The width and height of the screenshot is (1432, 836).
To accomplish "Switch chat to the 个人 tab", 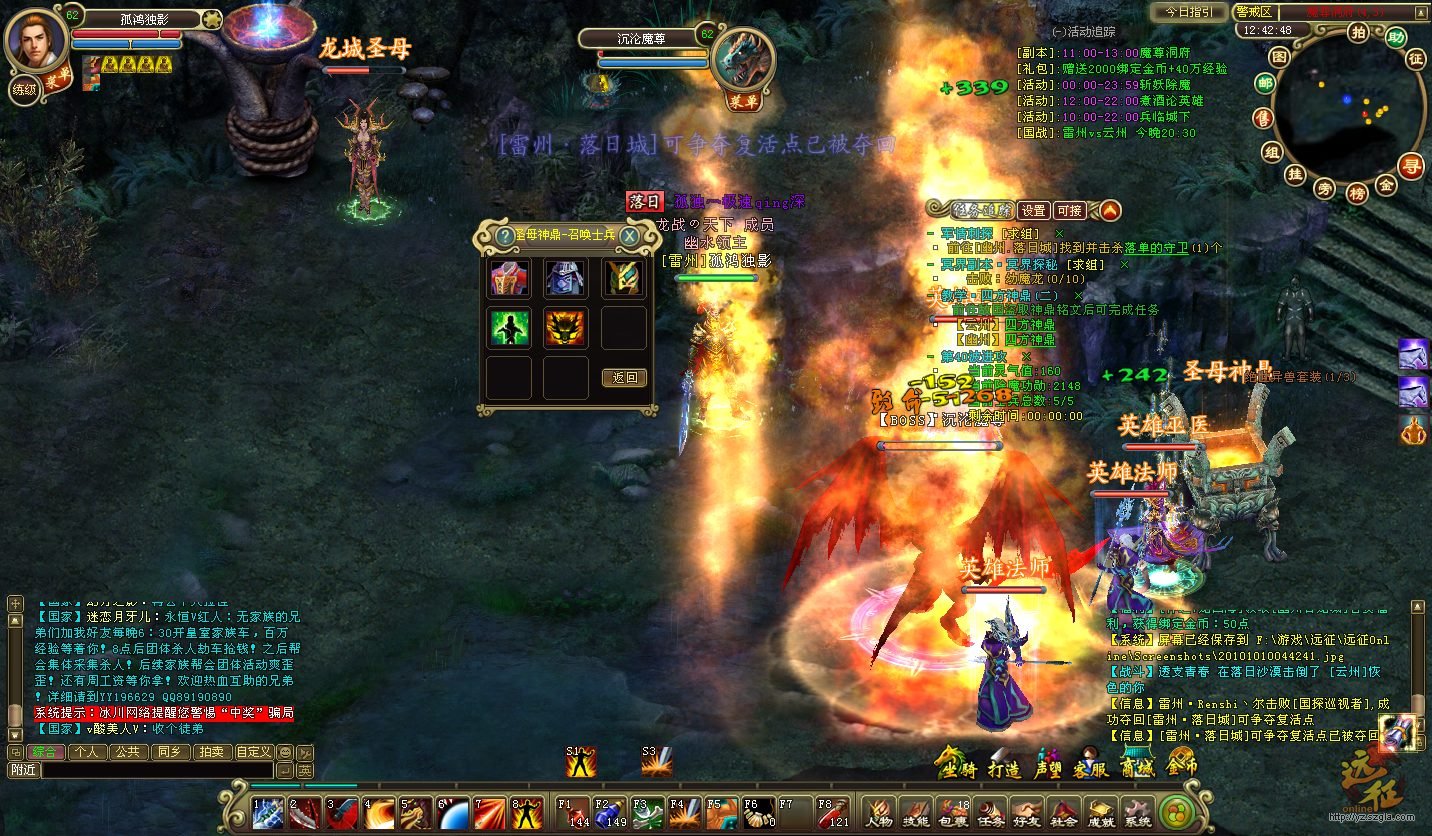I will click(87, 752).
